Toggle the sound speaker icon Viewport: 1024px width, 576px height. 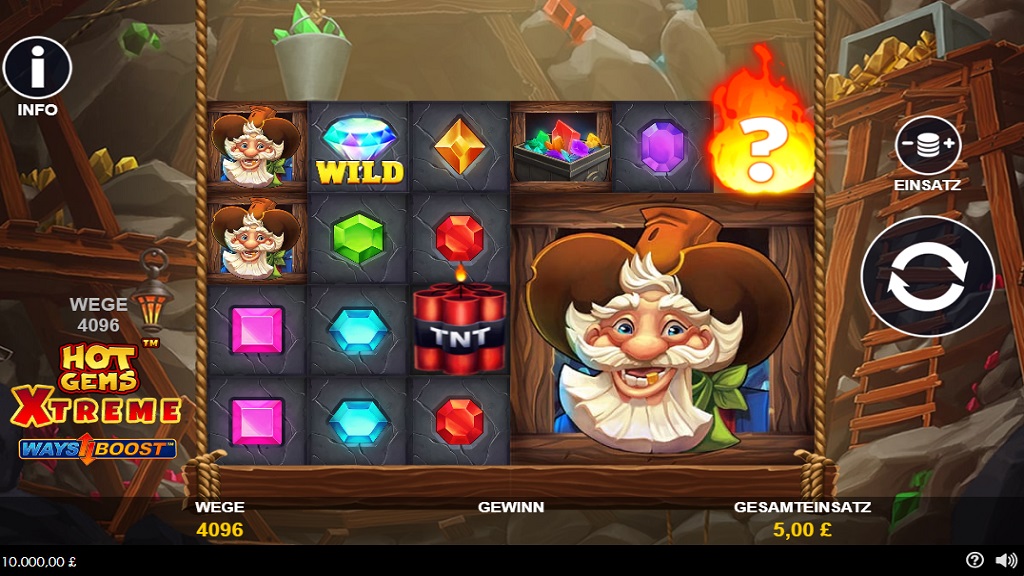tap(1005, 560)
